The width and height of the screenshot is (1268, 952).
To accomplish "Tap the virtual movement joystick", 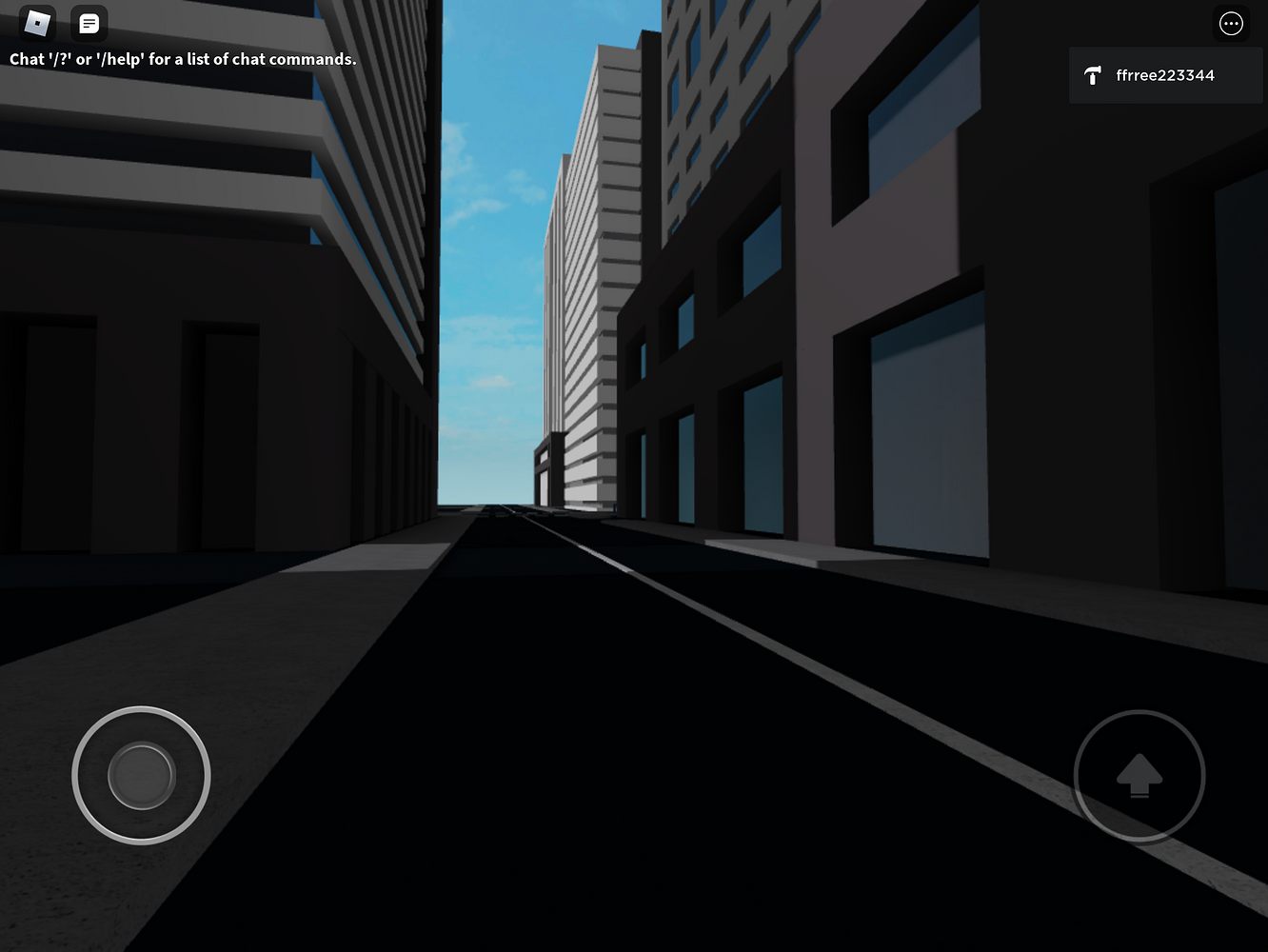I will [140, 776].
